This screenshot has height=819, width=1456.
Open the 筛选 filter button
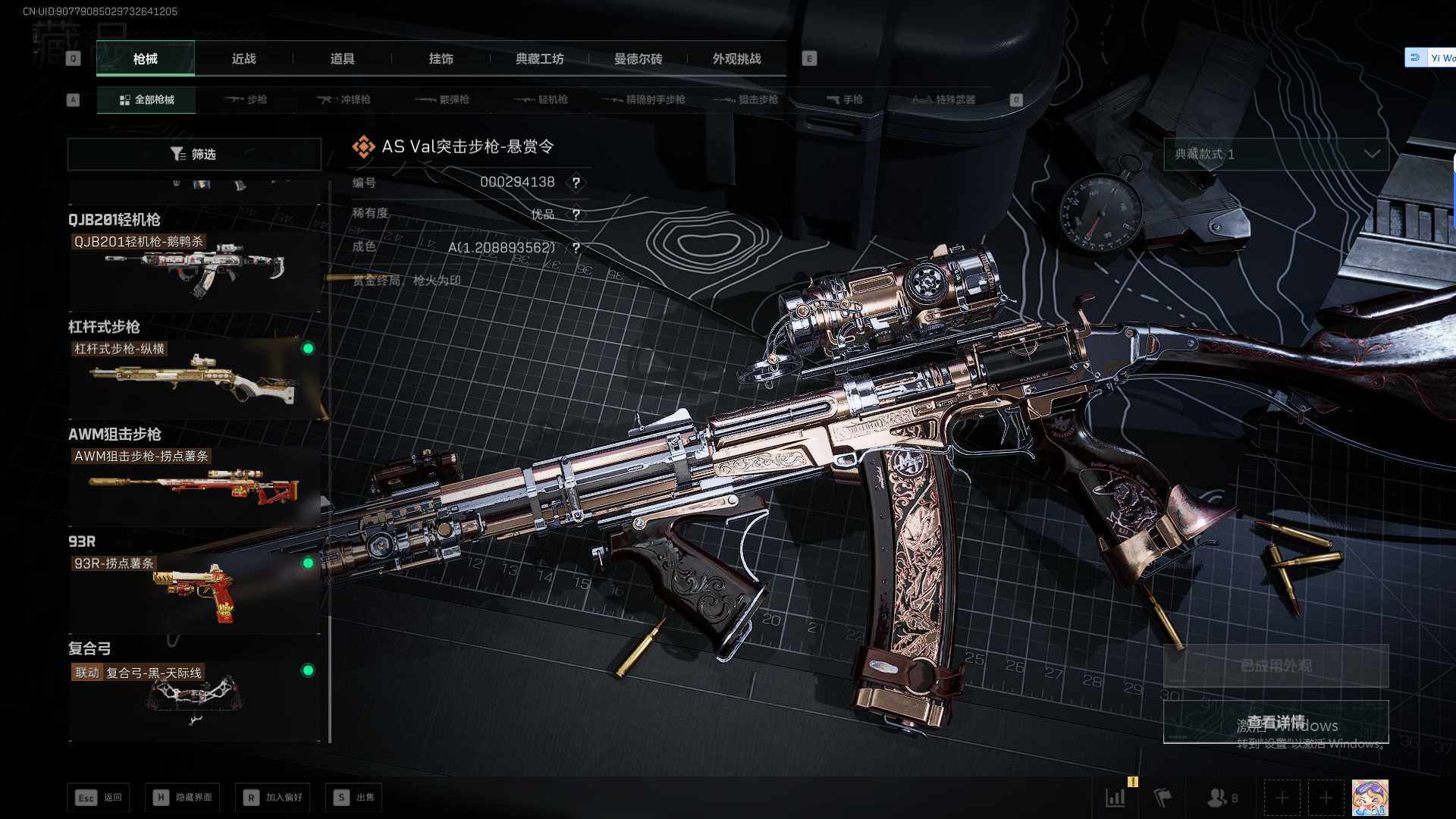tap(194, 155)
